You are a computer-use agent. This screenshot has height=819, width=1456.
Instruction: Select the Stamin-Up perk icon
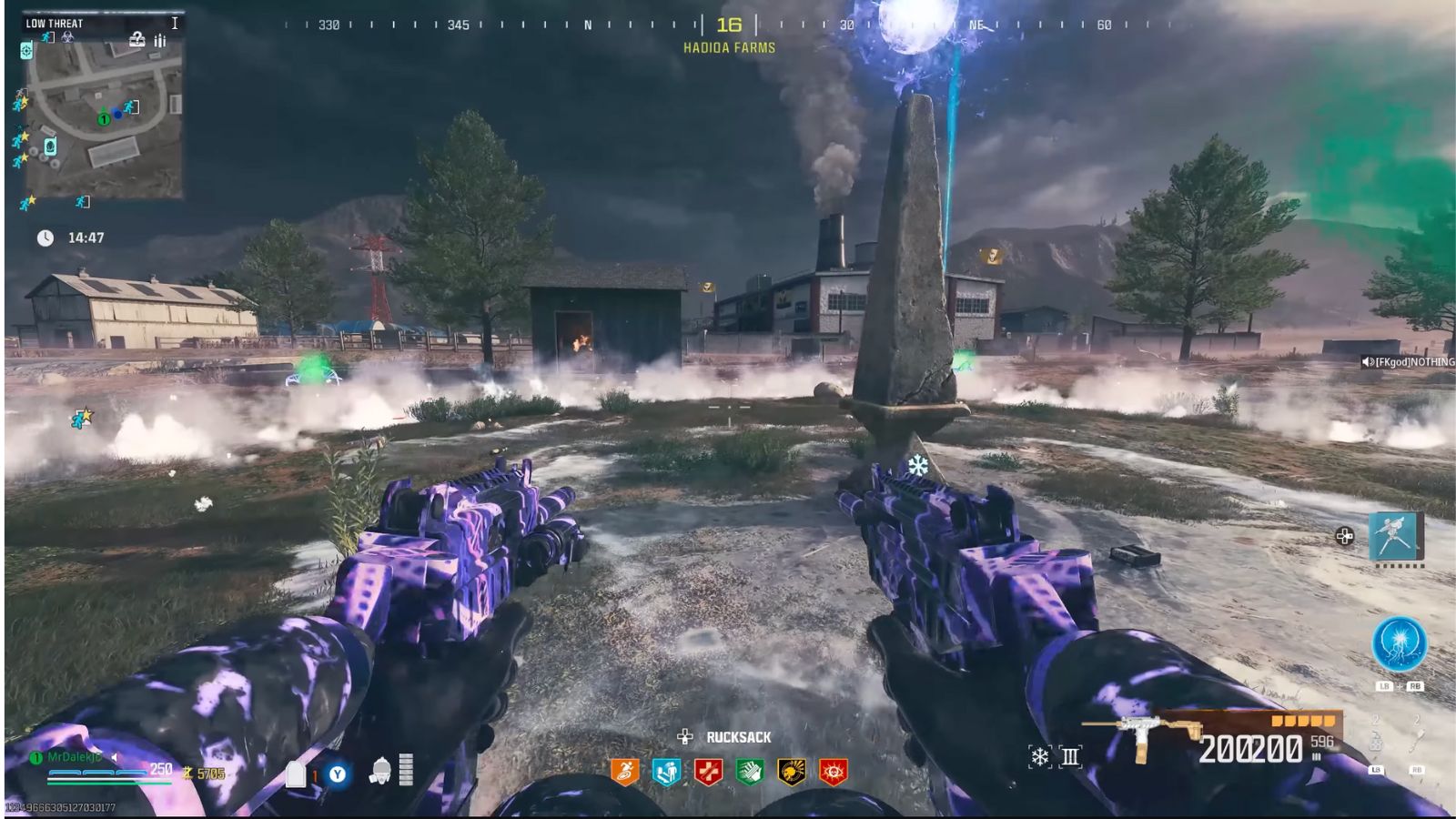click(x=625, y=771)
